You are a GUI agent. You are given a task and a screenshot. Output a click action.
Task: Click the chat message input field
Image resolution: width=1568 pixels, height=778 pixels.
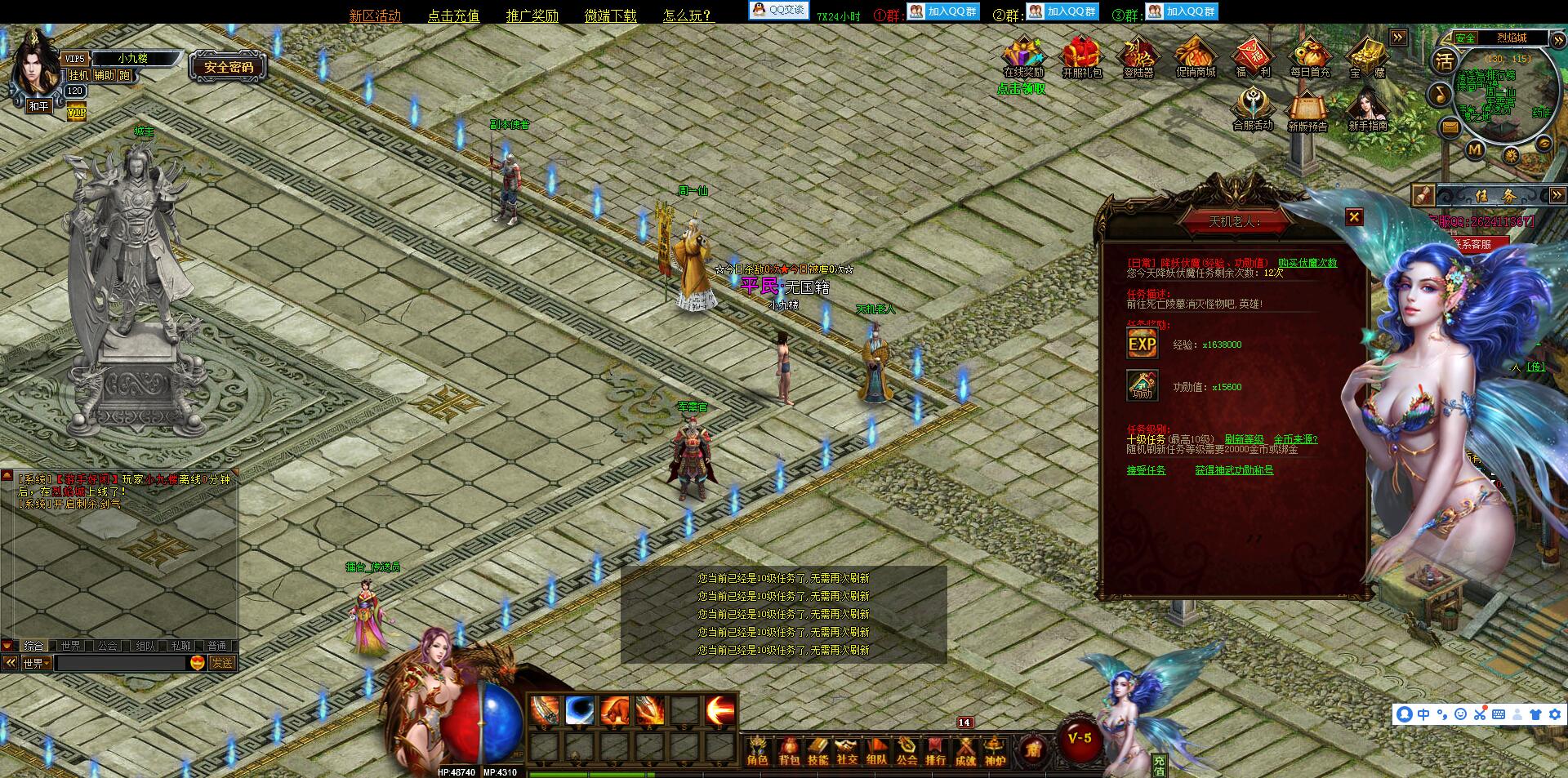tap(122, 664)
